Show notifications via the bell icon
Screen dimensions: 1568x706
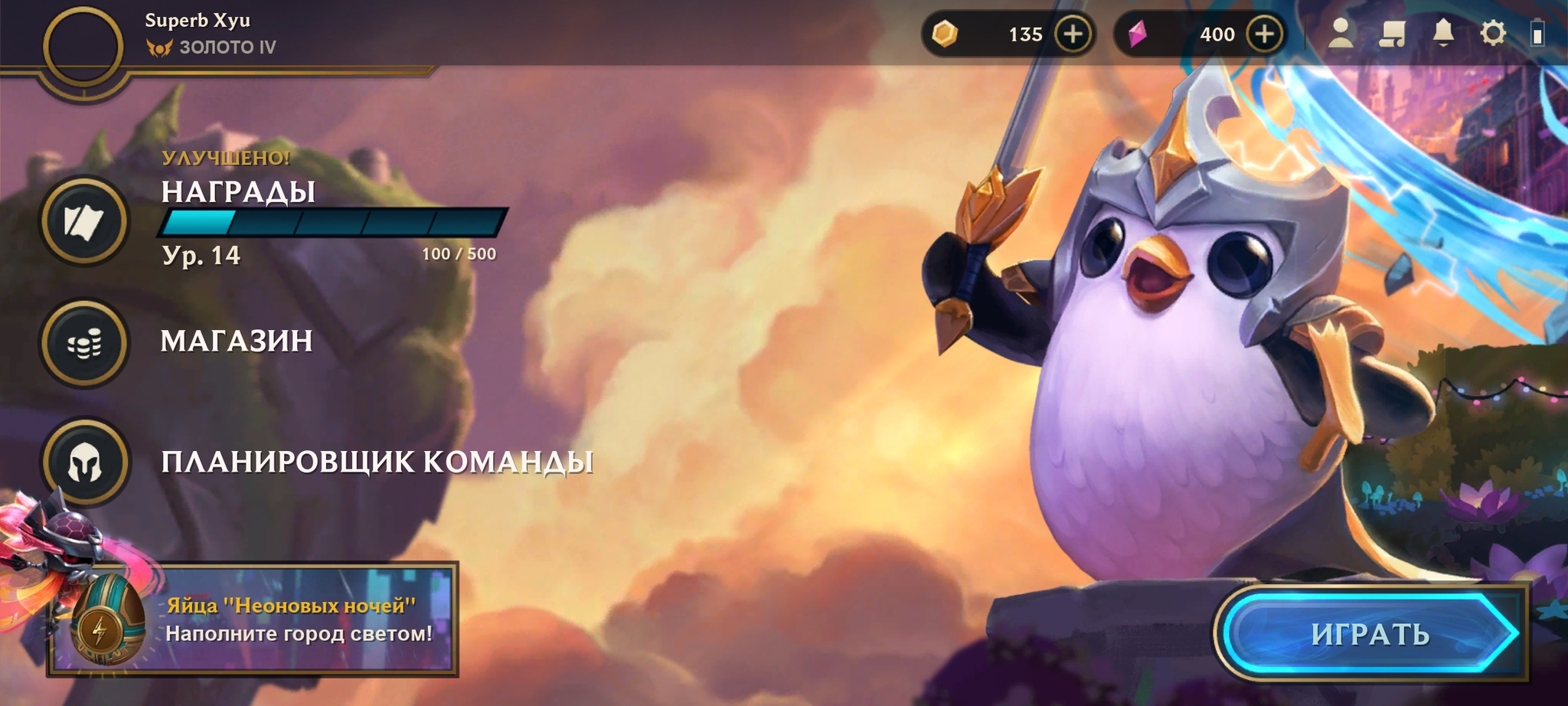1443,34
